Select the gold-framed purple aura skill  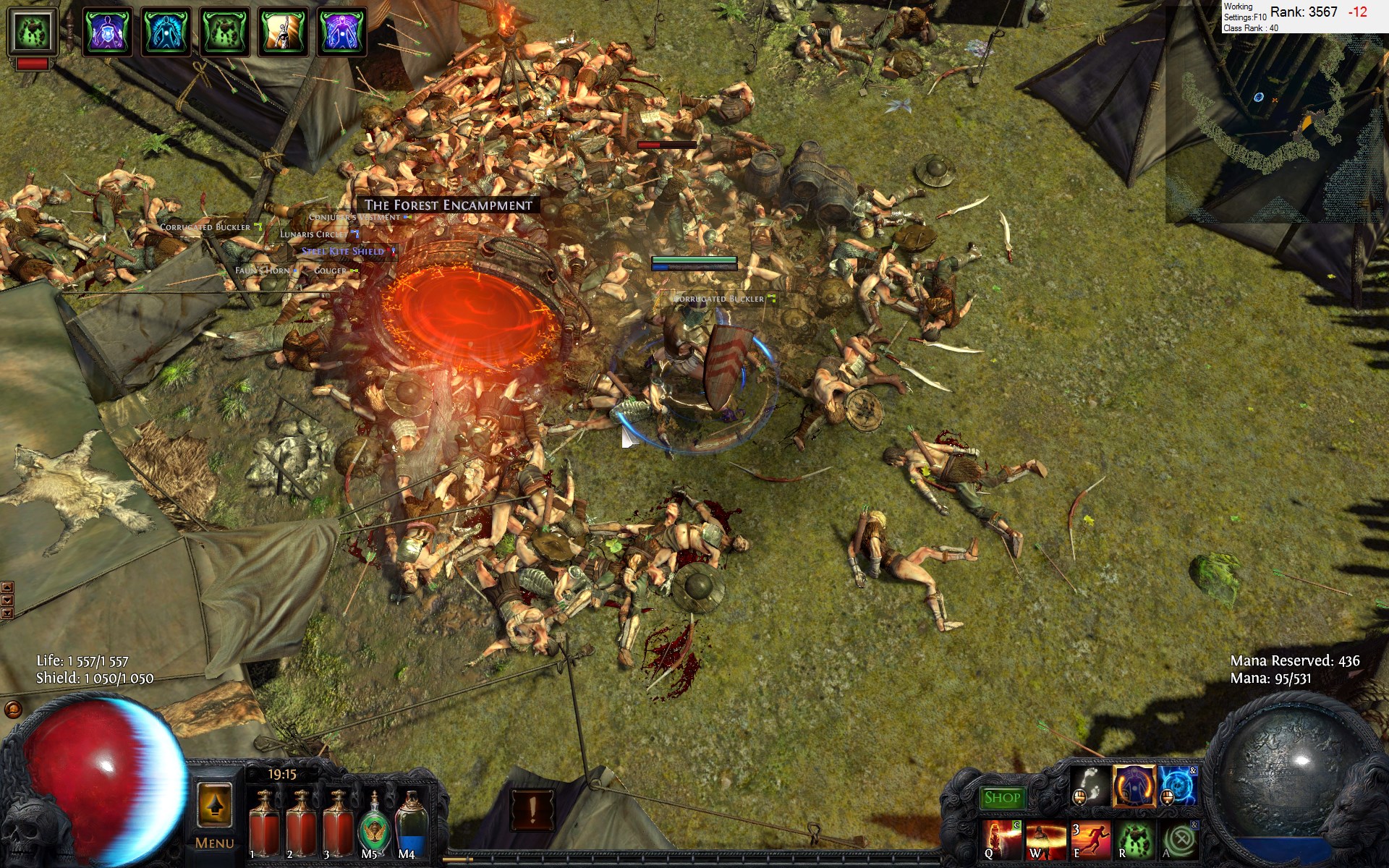point(1134,786)
